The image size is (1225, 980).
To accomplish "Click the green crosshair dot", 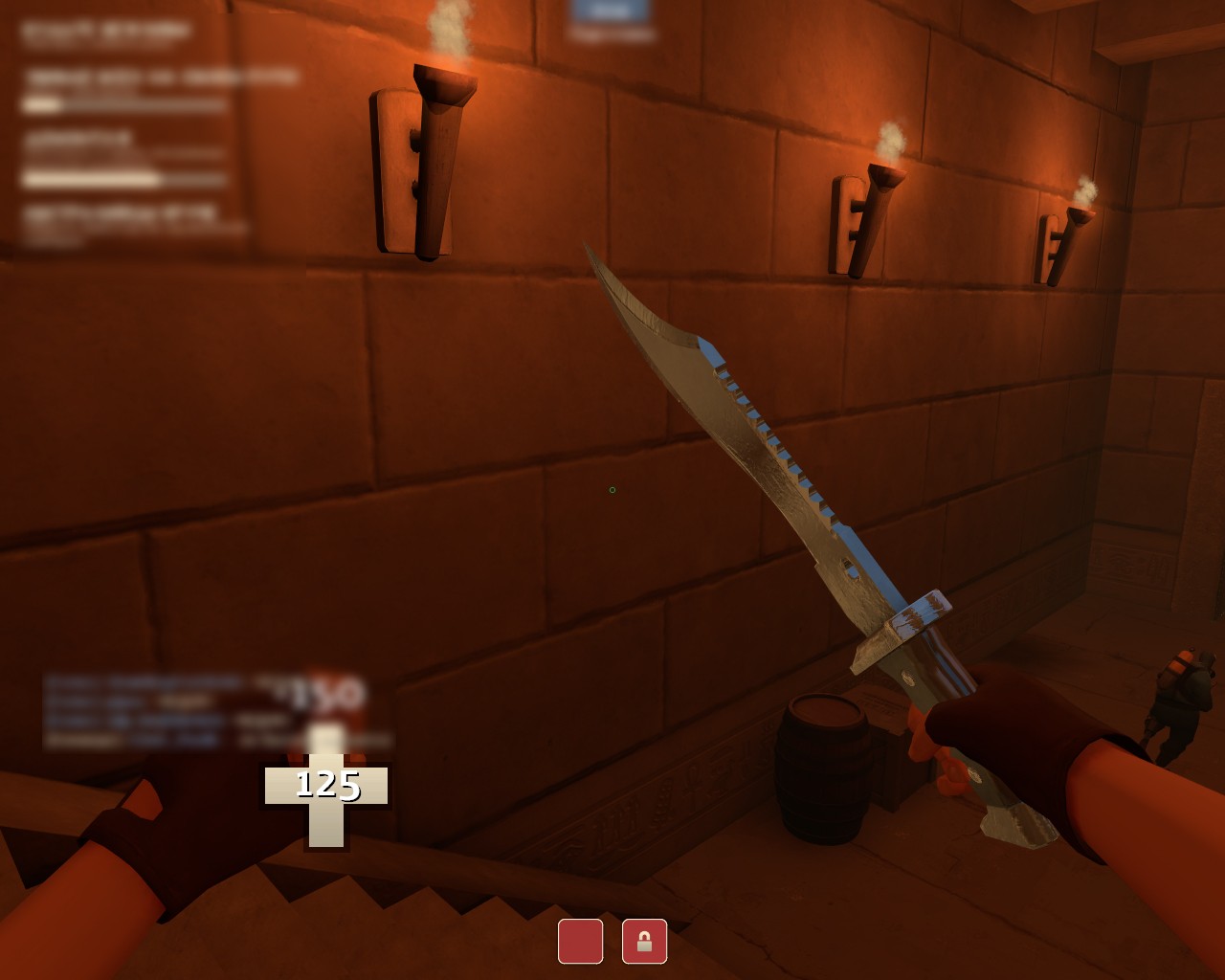I will (x=612, y=489).
